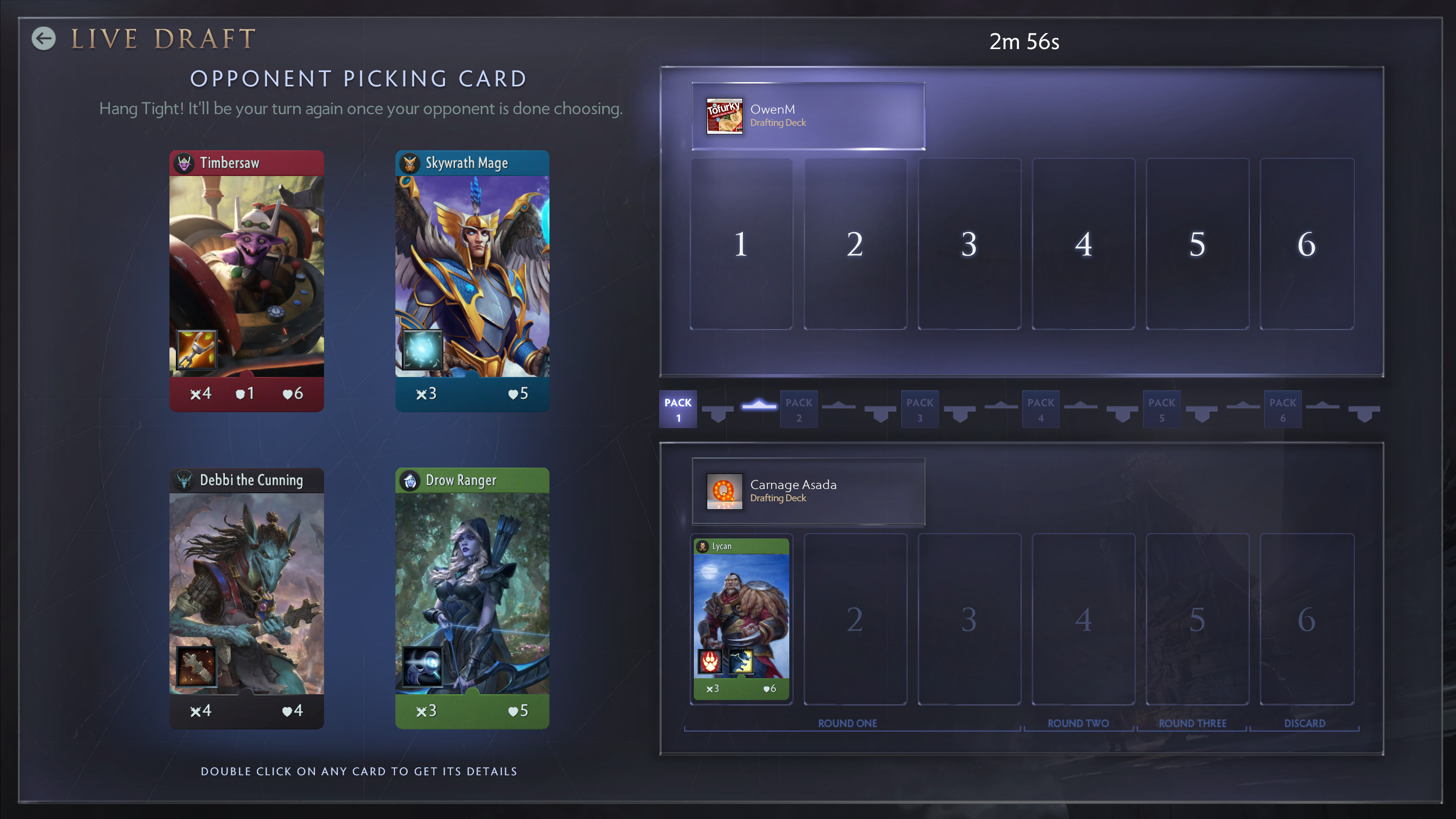Click the back arrow beside Live Draft

tap(43, 39)
